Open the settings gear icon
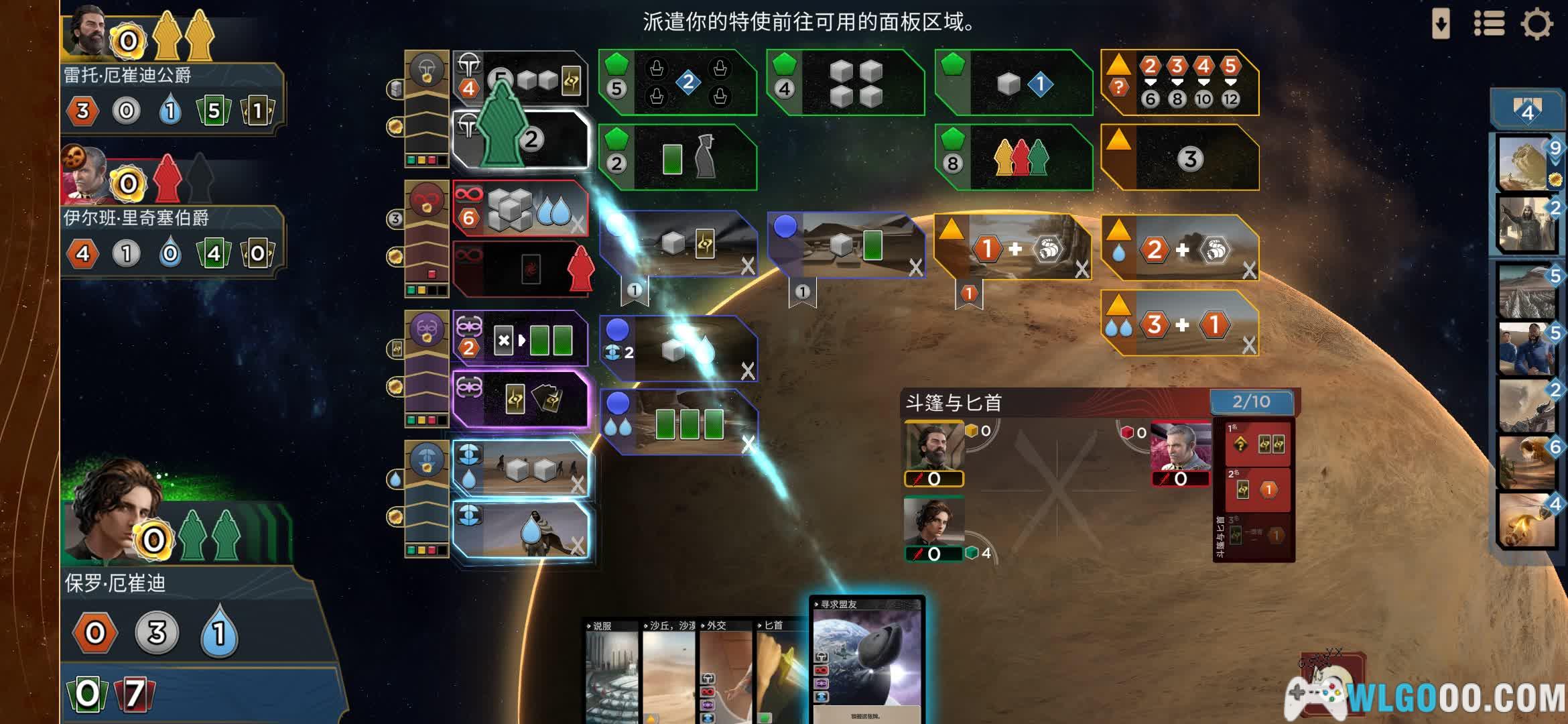The width and height of the screenshot is (1568, 724). [x=1537, y=24]
